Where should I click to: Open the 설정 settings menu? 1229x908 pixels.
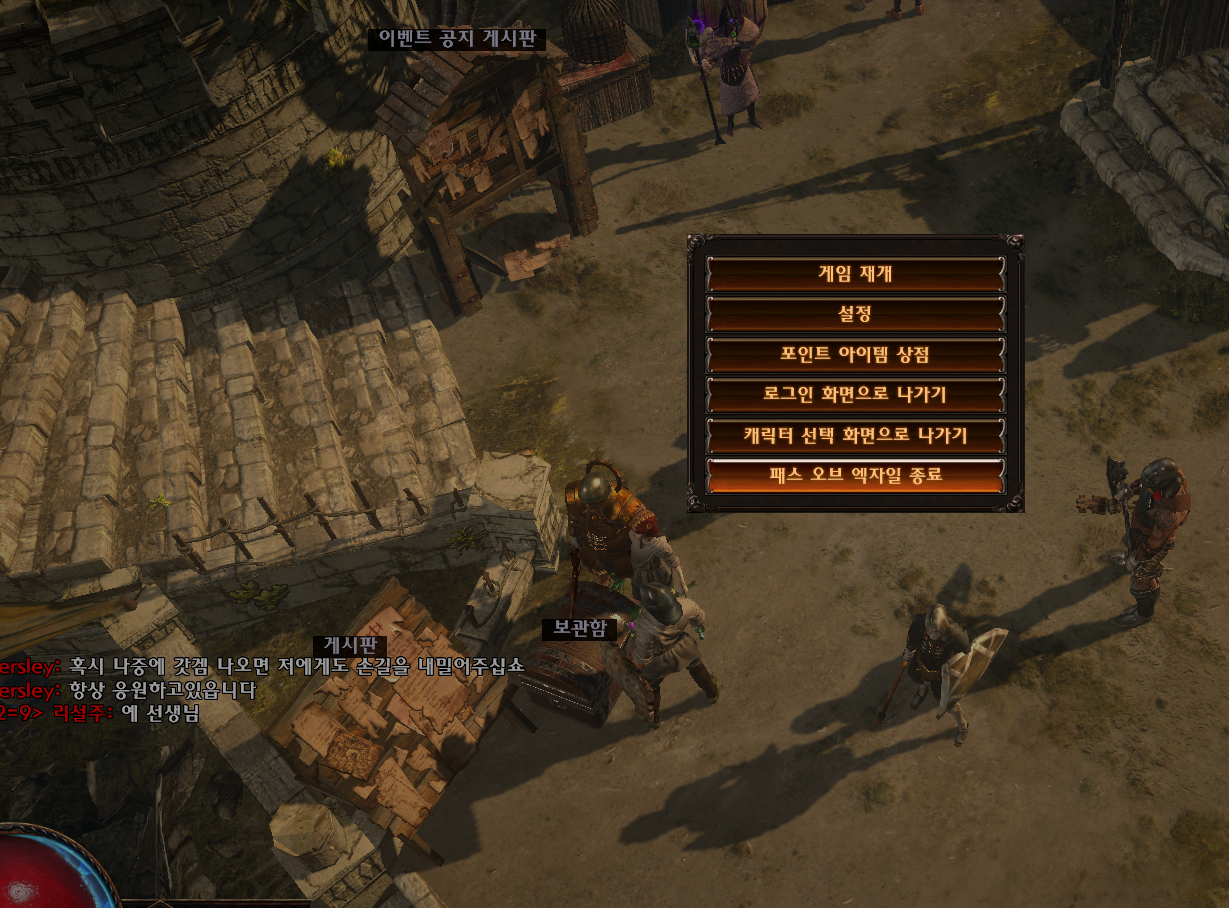[855, 314]
